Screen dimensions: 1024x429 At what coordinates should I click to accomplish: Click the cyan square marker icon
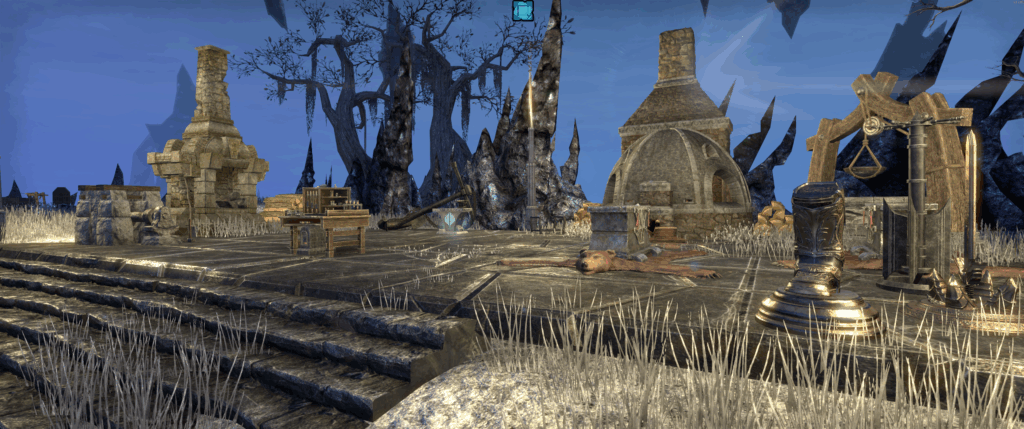pos(522,11)
